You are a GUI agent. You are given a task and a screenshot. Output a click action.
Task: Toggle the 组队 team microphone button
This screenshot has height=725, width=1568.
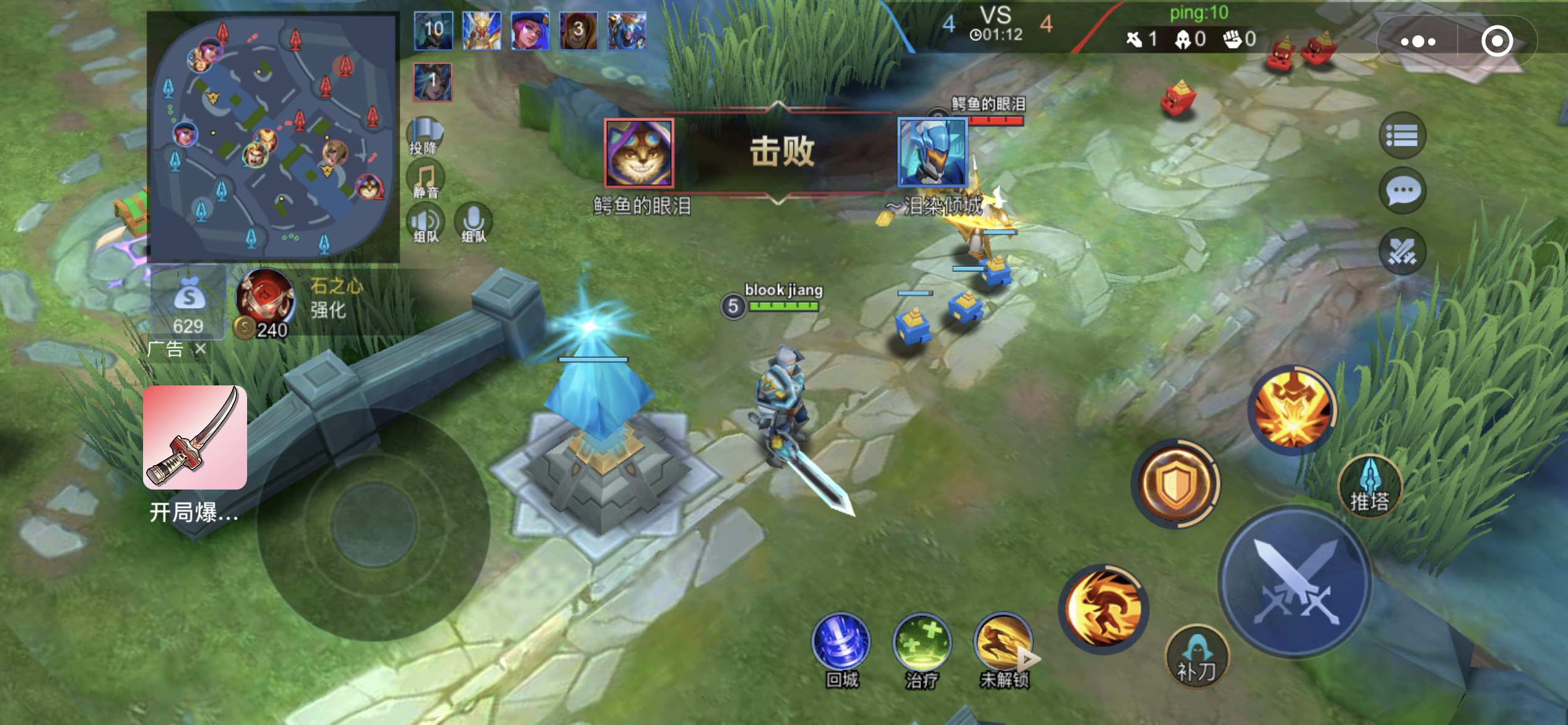(x=474, y=224)
